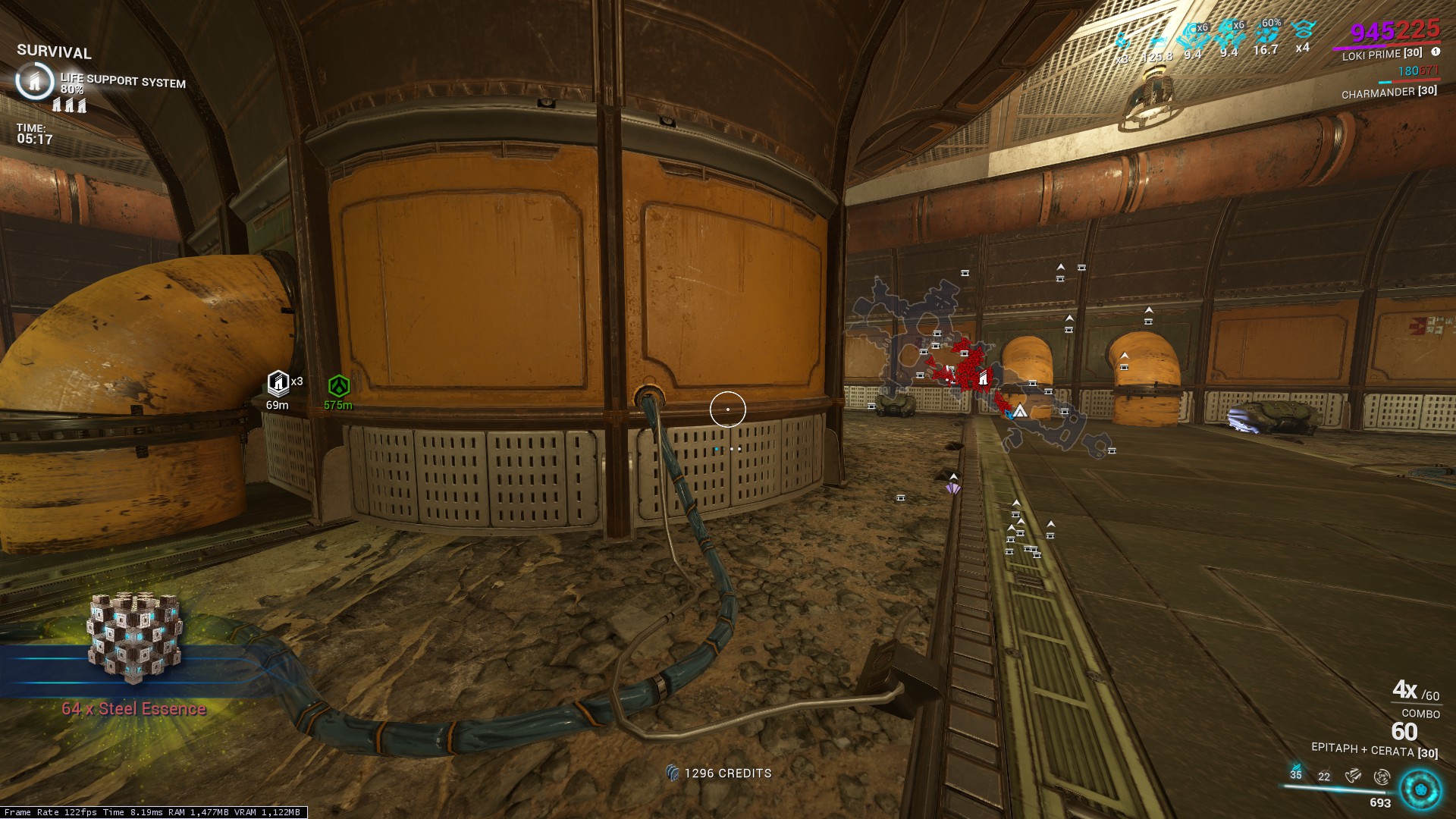Click the reload gauge icon beside ammo count
1456x819 pixels.
[1384, 777]
